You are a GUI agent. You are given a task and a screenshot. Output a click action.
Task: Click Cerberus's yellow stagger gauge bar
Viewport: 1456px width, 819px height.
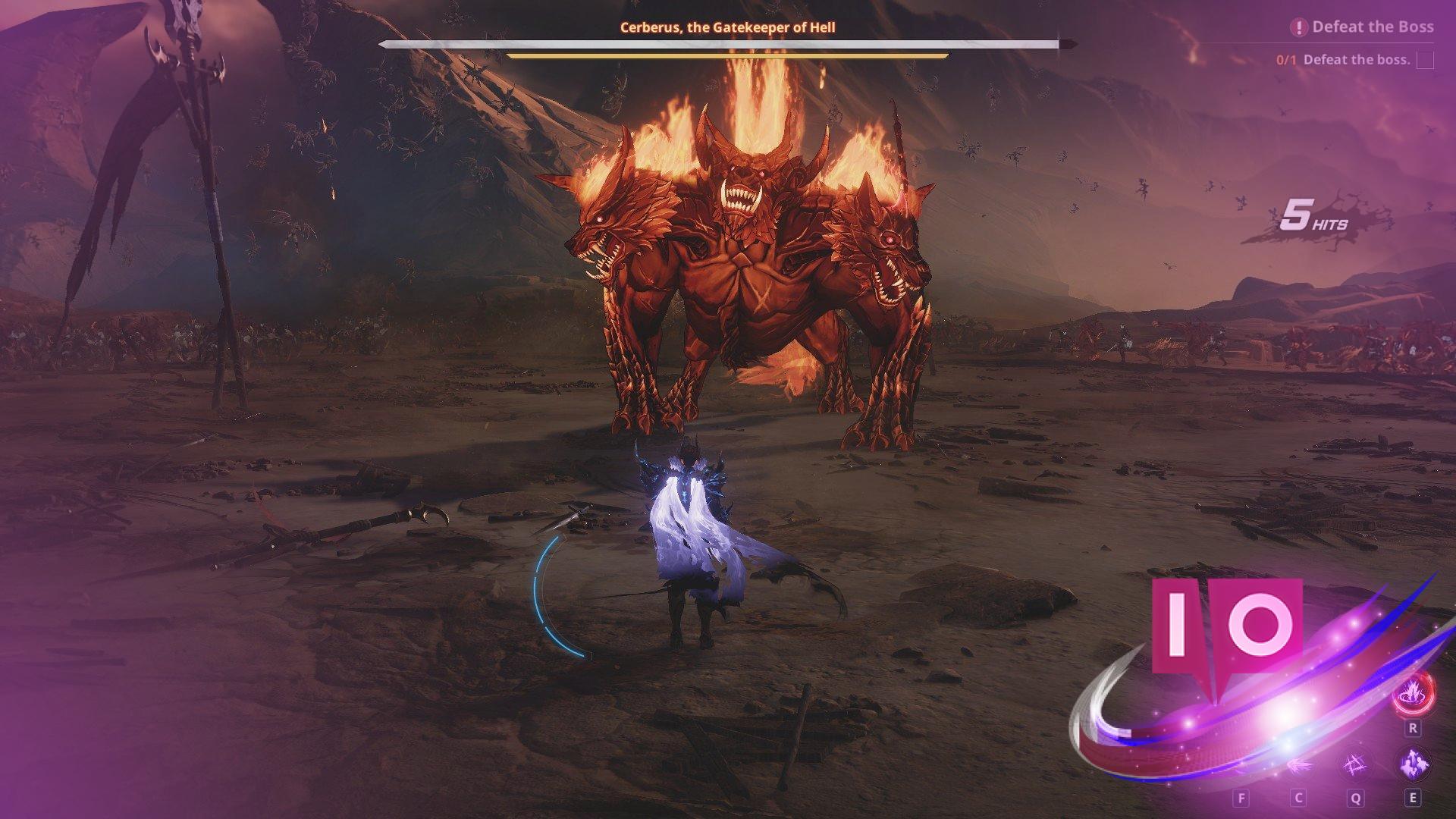point(726,56)
